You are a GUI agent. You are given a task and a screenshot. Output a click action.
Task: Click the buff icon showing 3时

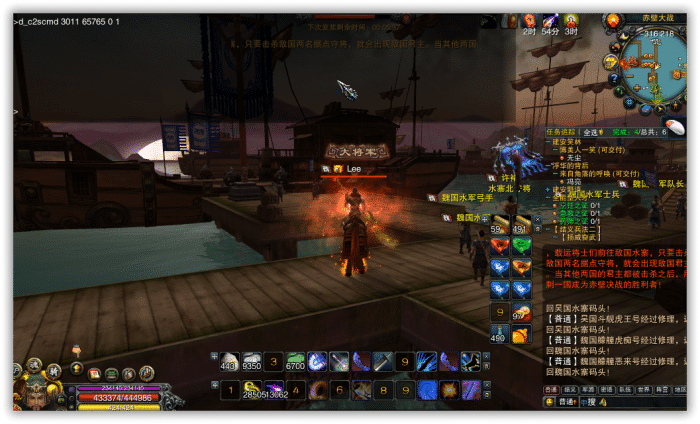(x=571, y=20)
